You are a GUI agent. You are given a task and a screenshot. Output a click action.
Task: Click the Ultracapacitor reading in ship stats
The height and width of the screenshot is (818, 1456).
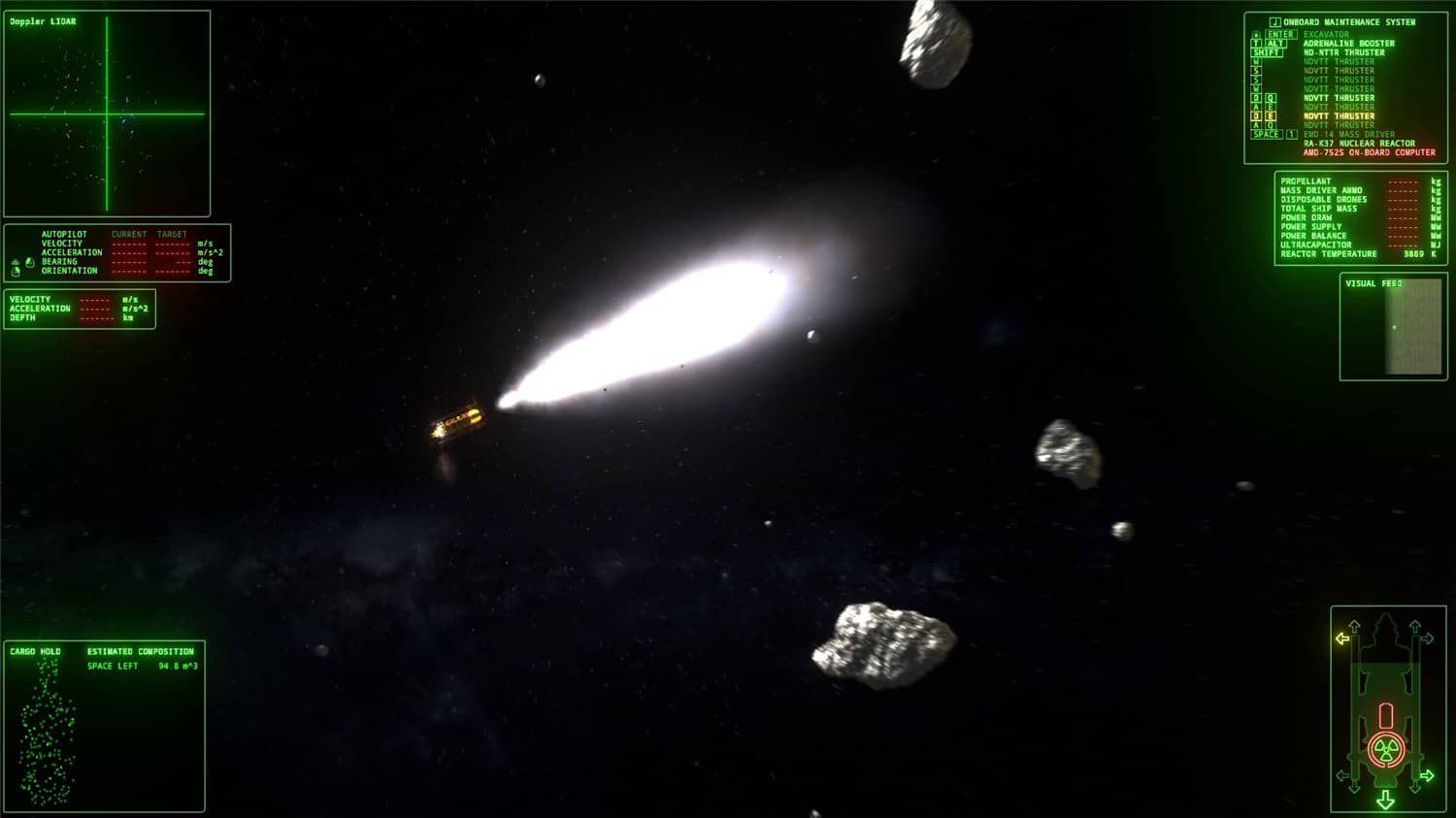pyautogui.click(x=1359, y=245)
